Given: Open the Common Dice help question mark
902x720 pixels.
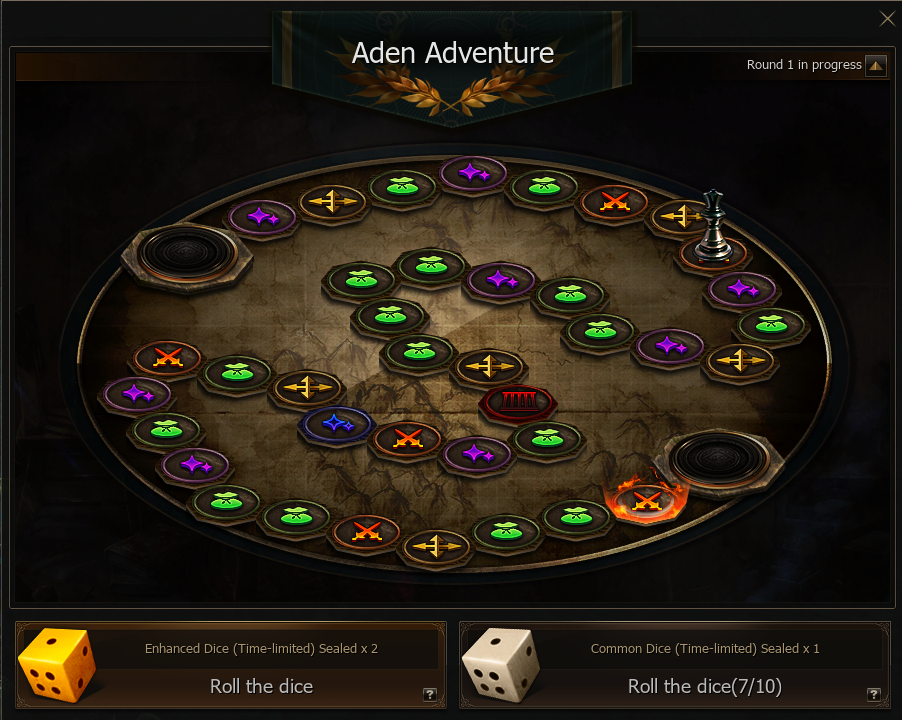Looking at the screenshot, I should pos(873,694).
